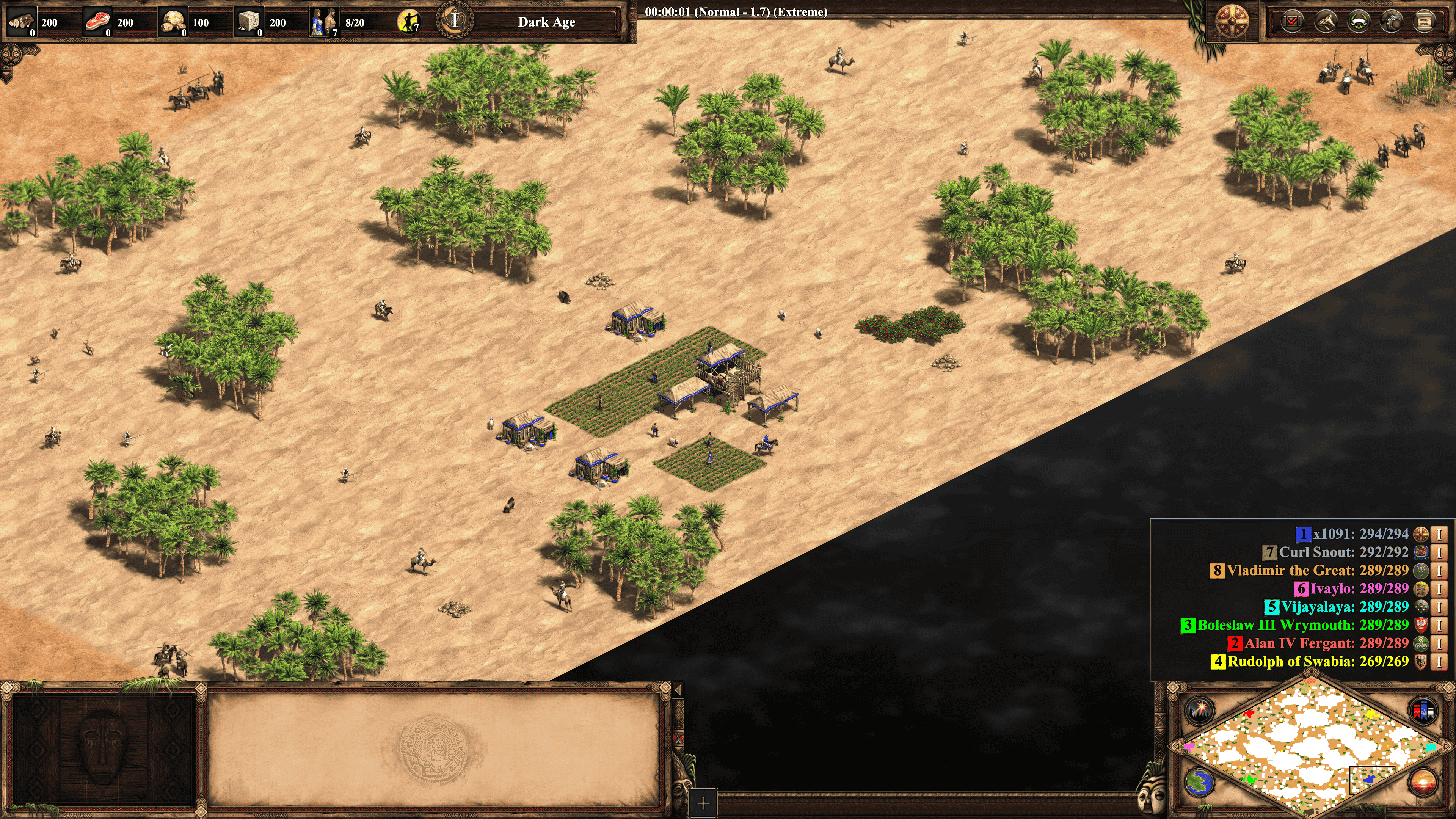Open the gear settings menu
Screen dimensions: 1456x819
click(x=1392, y=22)
